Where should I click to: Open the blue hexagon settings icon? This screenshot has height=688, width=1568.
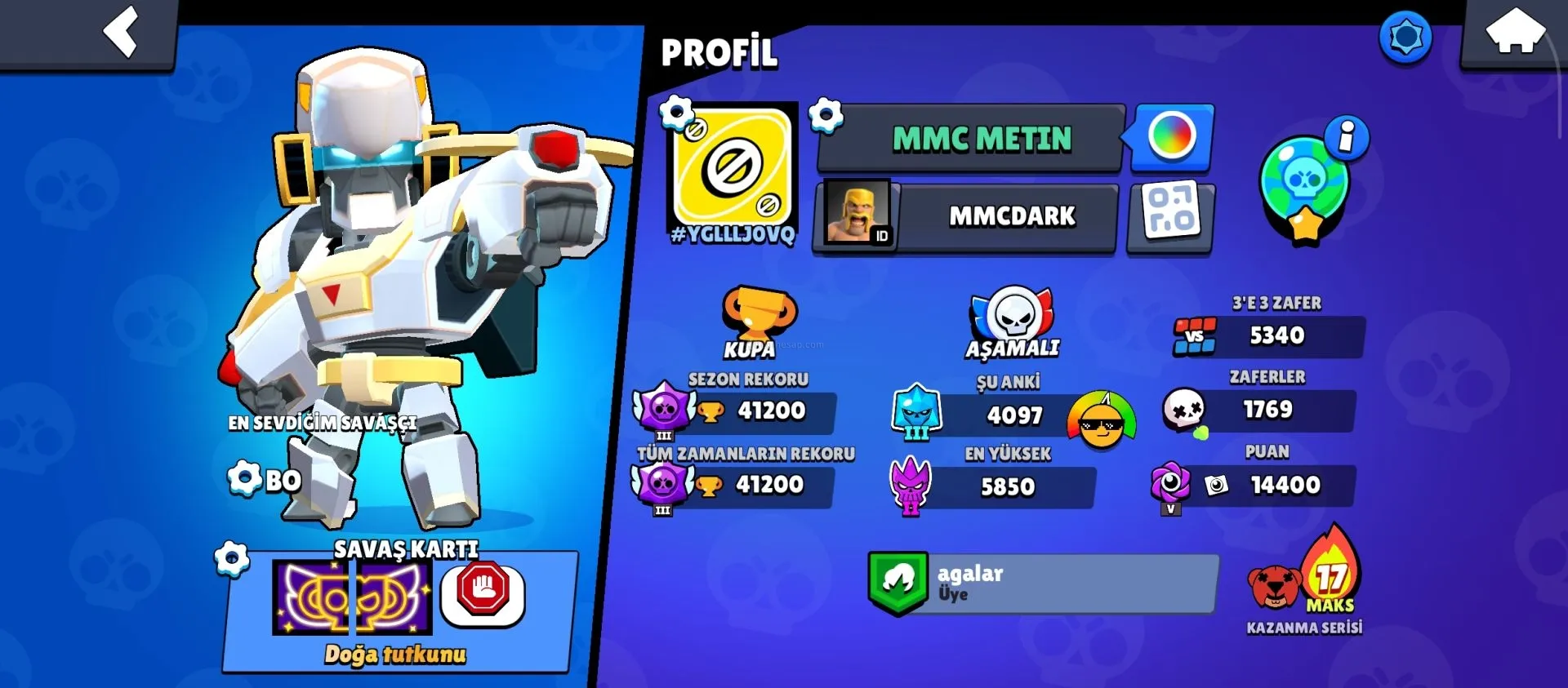point(1405,37)
